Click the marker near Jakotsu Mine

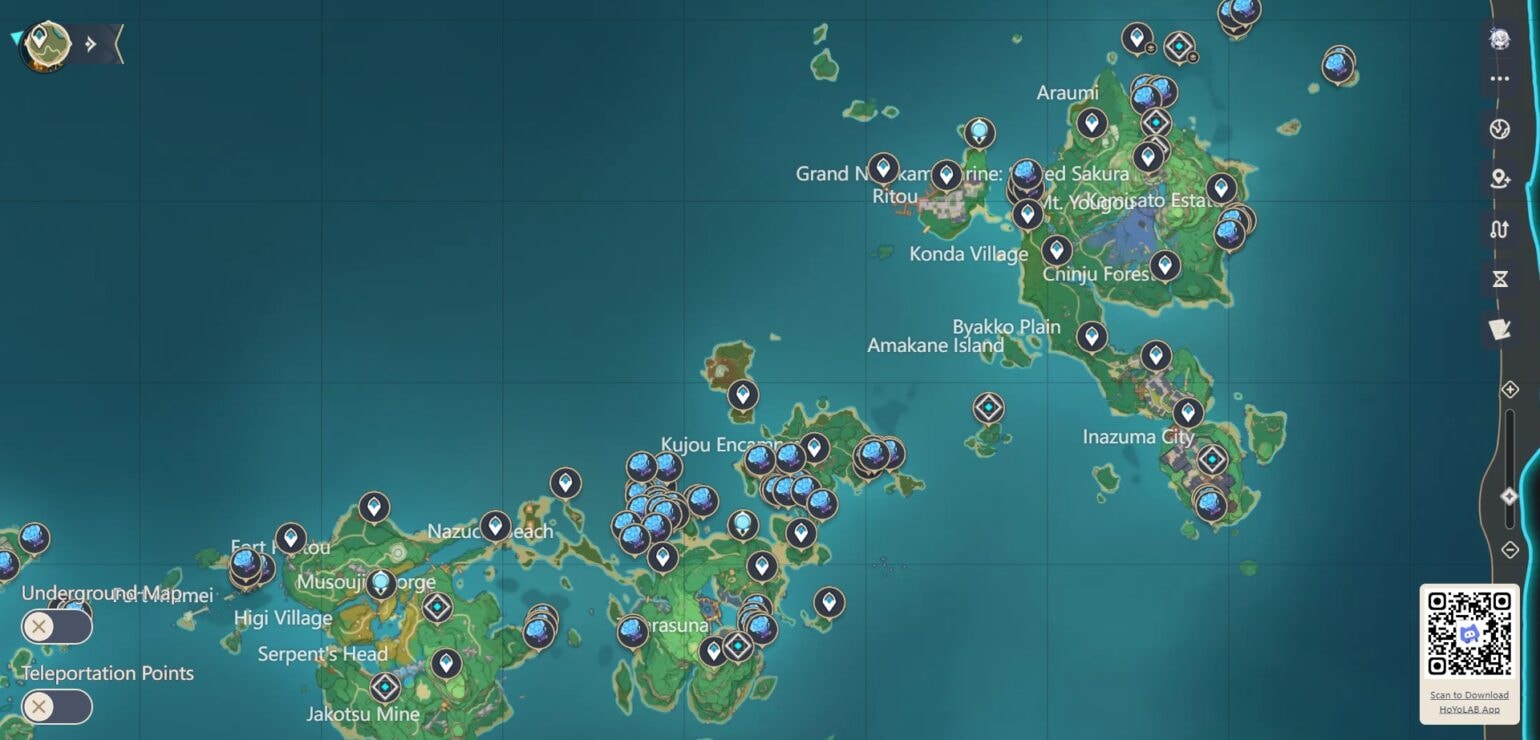pyautogui.click(x=384, y=687)
